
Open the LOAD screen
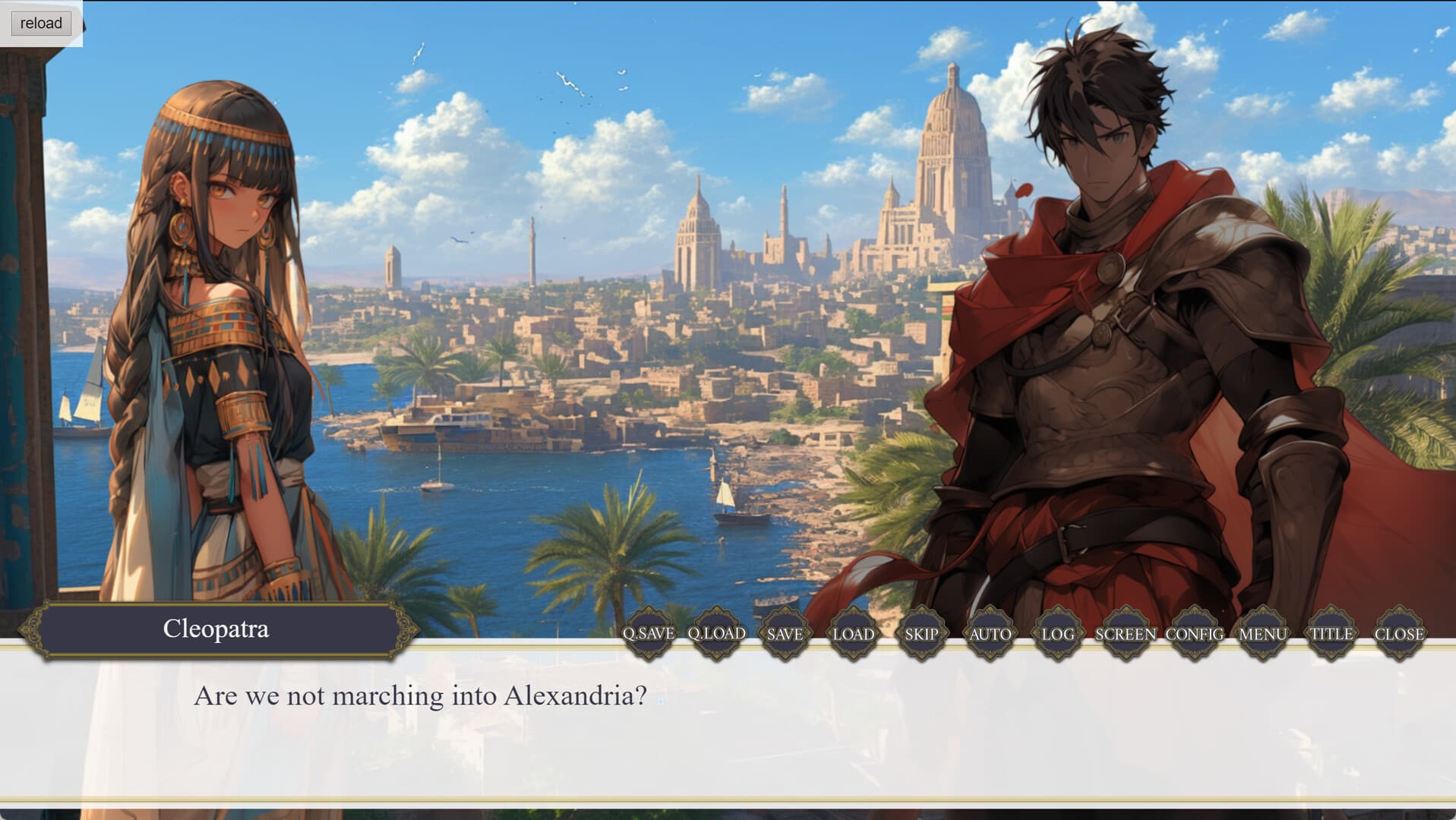pyautogui.click(x=852, y=632)
